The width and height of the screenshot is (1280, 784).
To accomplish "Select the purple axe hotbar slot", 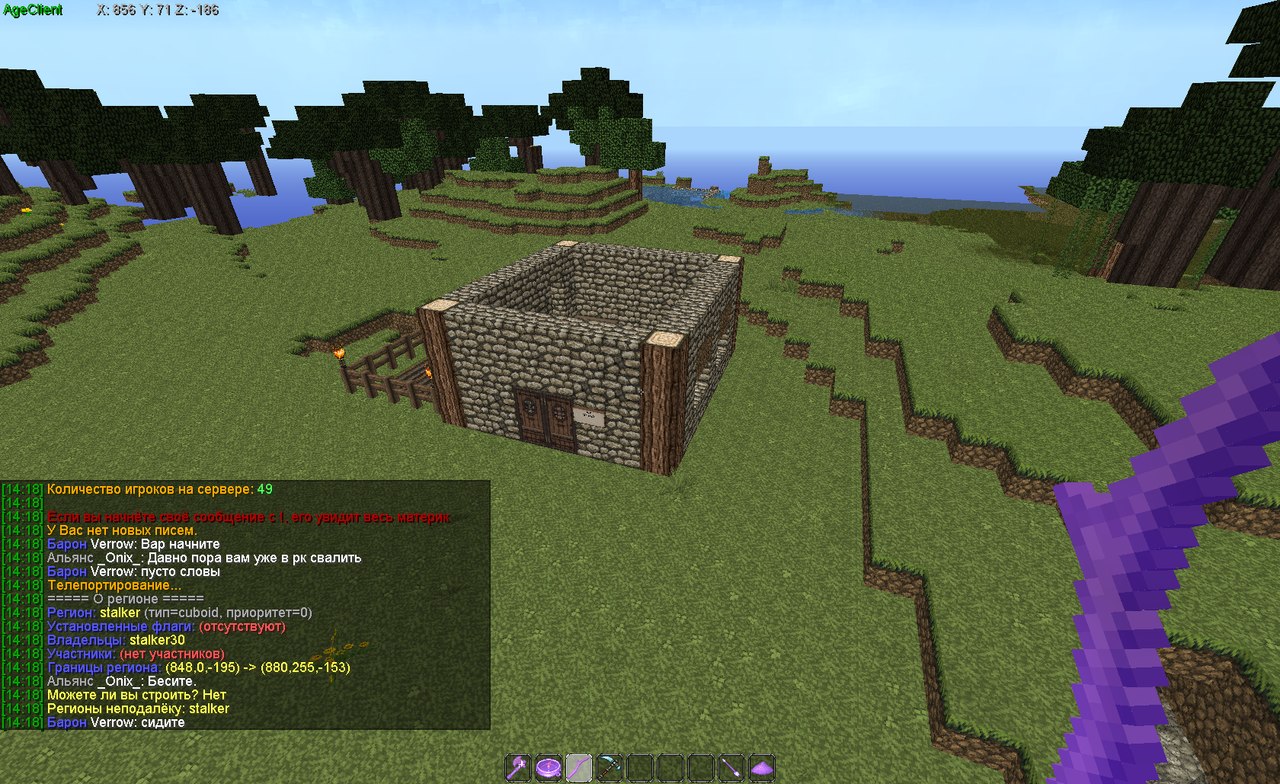I will [517, 768].
